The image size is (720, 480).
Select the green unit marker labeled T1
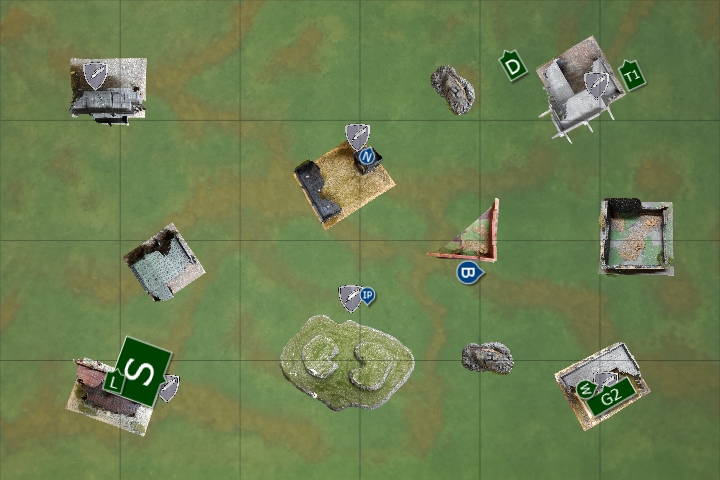[x=631, y=75]
